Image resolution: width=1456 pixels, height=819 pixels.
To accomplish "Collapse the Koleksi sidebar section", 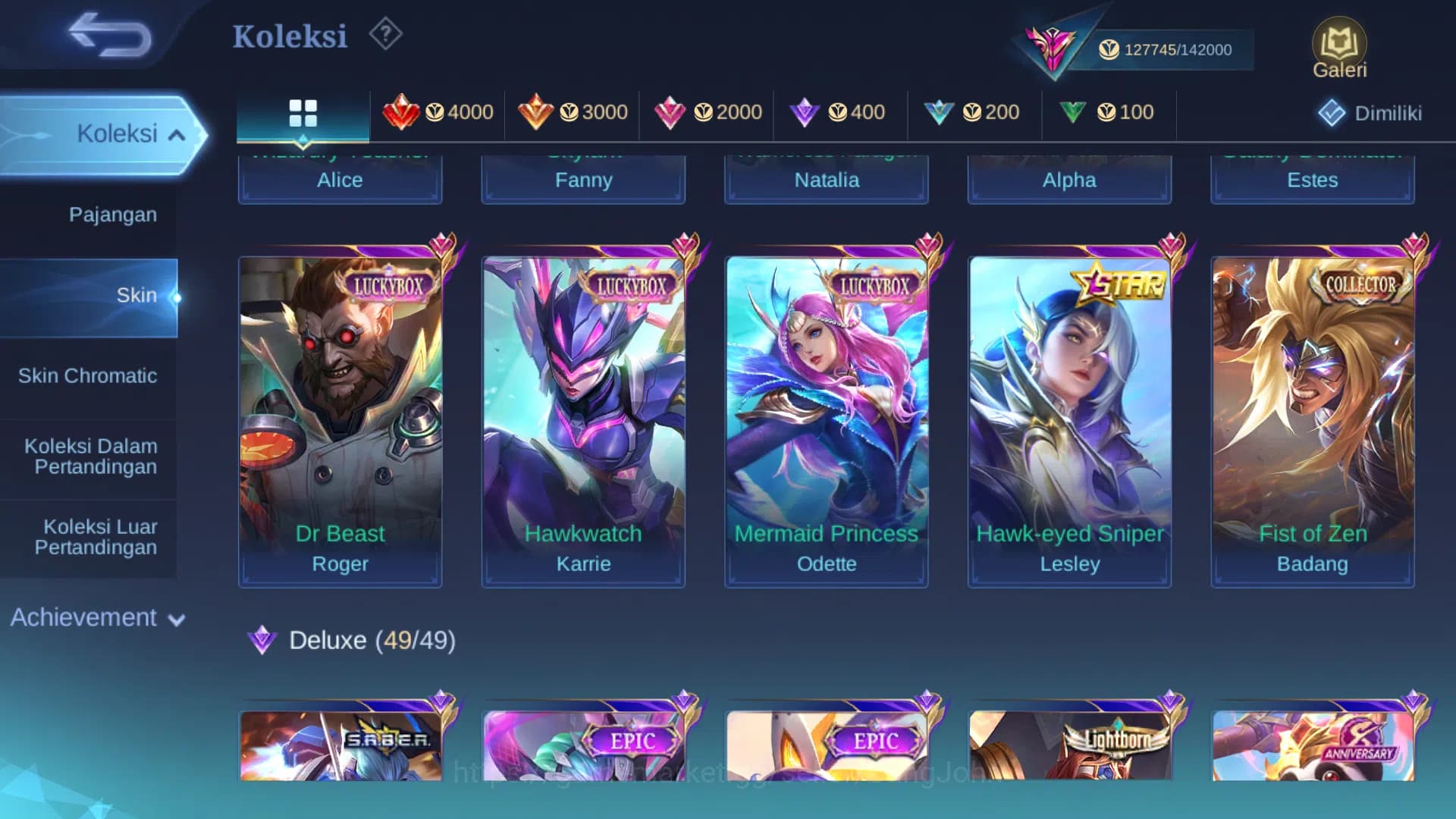I will coord(129,133).
